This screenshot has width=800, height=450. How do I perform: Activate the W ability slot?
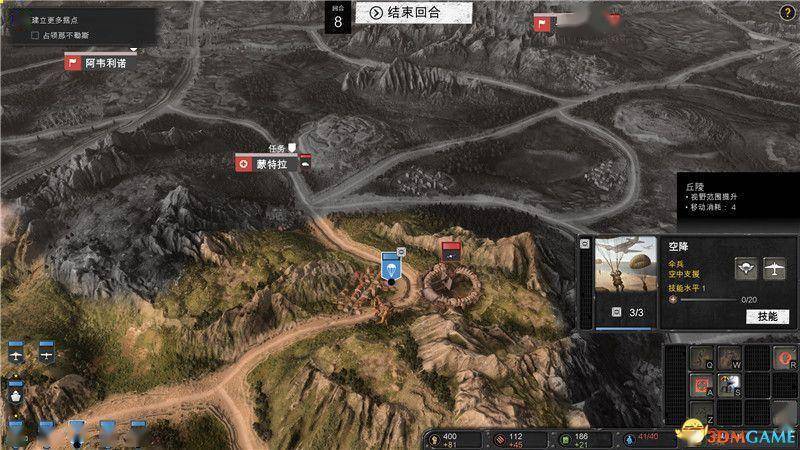[729, 359]
